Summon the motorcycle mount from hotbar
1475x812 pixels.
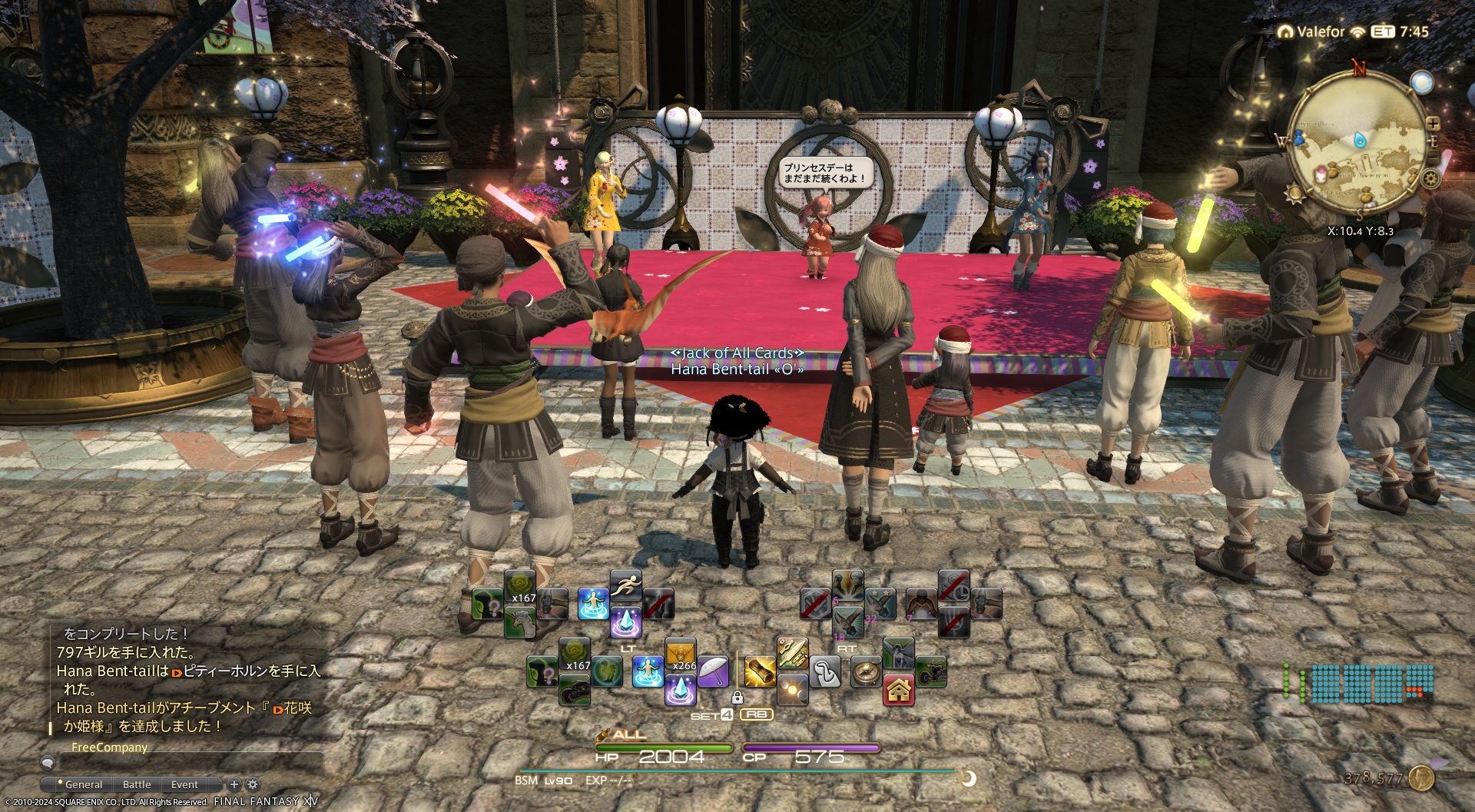click(x=930, y=672)
